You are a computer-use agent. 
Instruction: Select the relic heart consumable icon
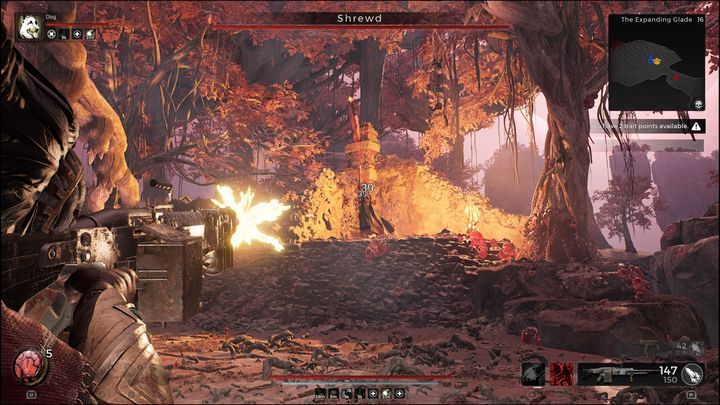point(28,368)
